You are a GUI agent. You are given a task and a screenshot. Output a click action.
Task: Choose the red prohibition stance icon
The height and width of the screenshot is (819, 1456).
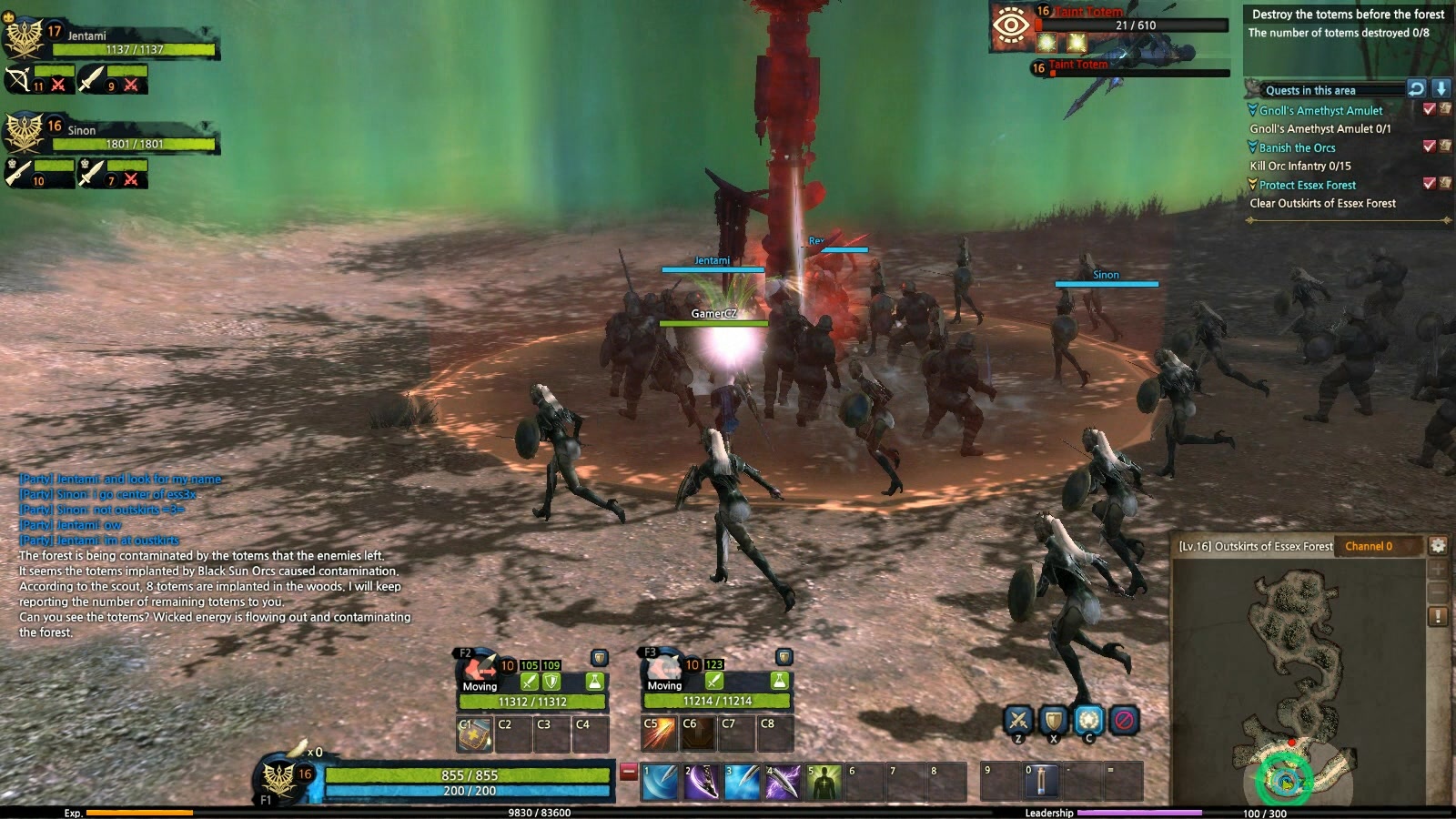(1125, 721)
